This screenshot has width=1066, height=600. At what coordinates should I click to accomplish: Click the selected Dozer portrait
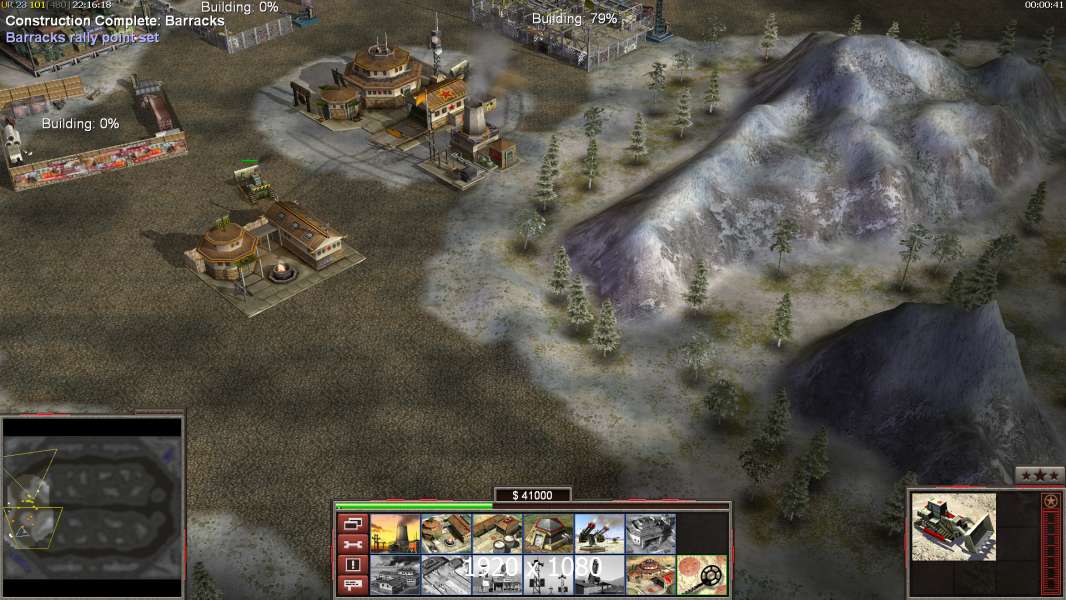pyautogui.click(x=953, y=526)
